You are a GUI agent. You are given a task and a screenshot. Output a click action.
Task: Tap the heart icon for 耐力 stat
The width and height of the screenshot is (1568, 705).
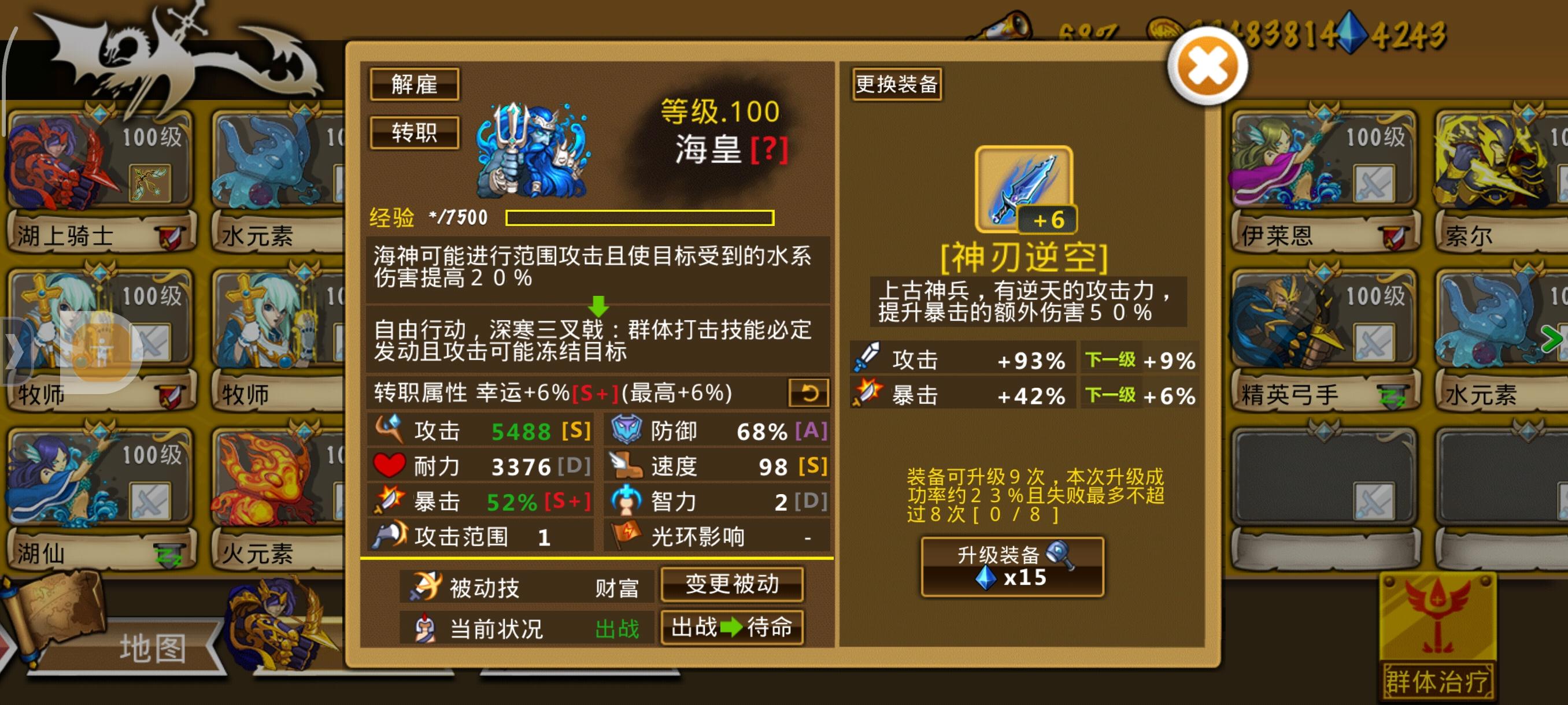click(x=390, y=466)
